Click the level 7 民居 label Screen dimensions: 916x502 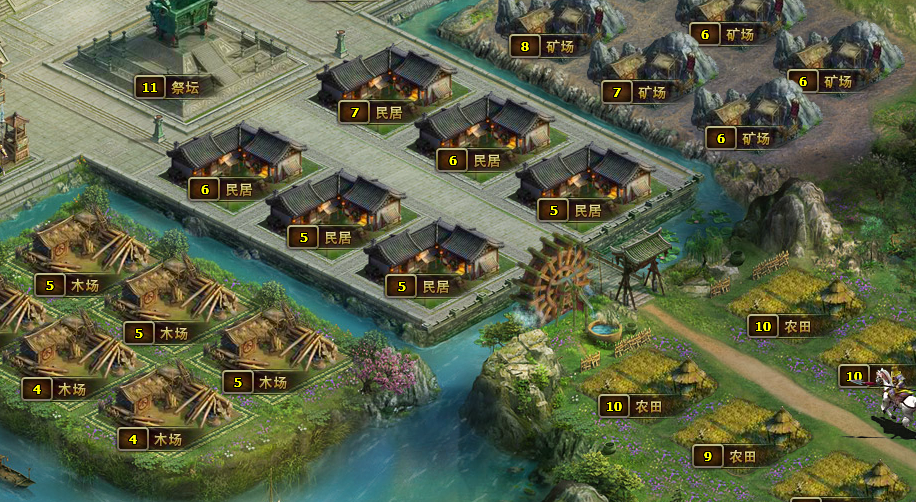[372, 112]
